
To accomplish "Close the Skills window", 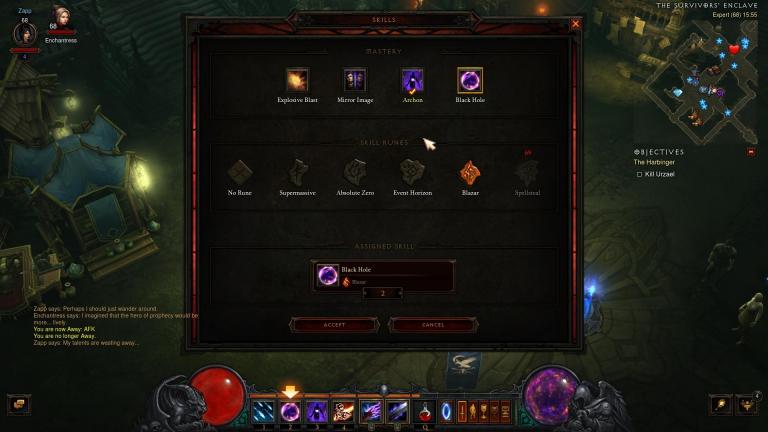I will click(575, 24).
